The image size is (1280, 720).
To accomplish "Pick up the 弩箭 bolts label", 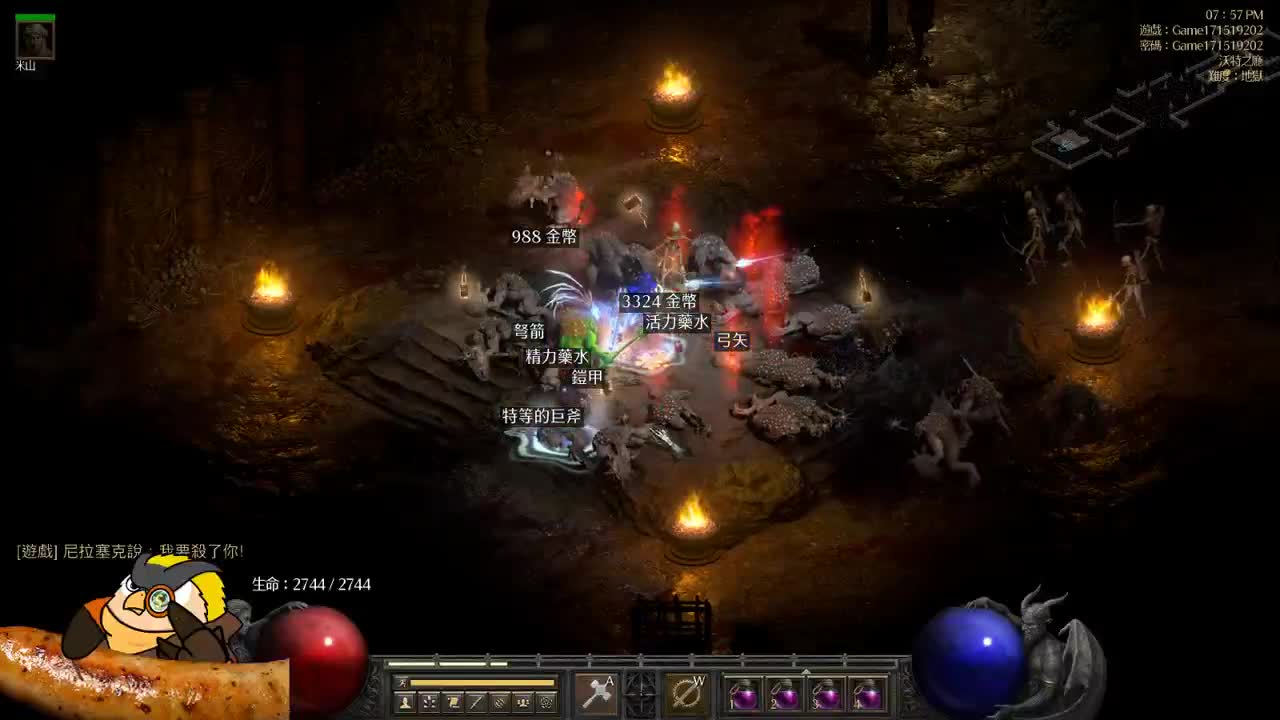I will click(x=530, y=331).
